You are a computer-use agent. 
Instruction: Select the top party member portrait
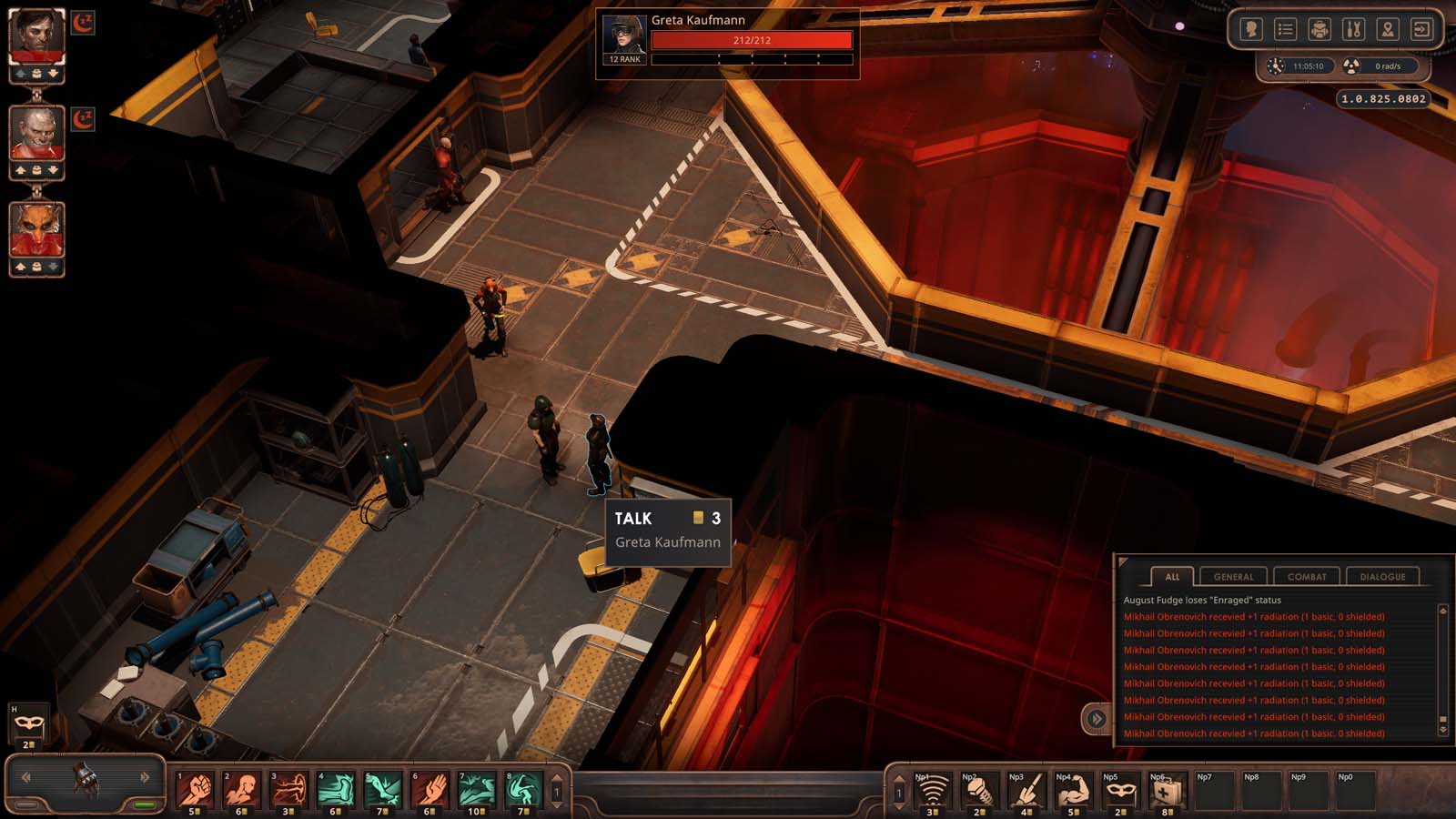point(36,37)
